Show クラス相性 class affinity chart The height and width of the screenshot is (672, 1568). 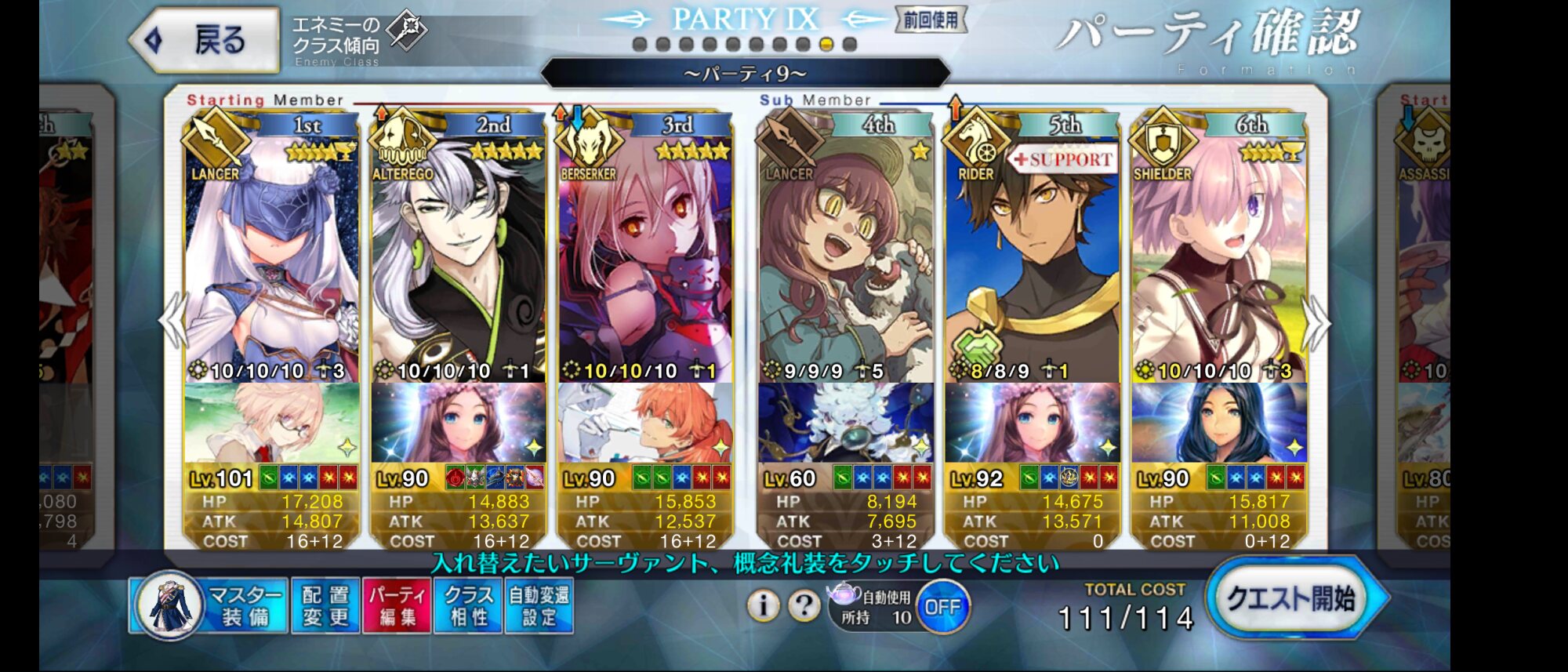tap(468, 605)
